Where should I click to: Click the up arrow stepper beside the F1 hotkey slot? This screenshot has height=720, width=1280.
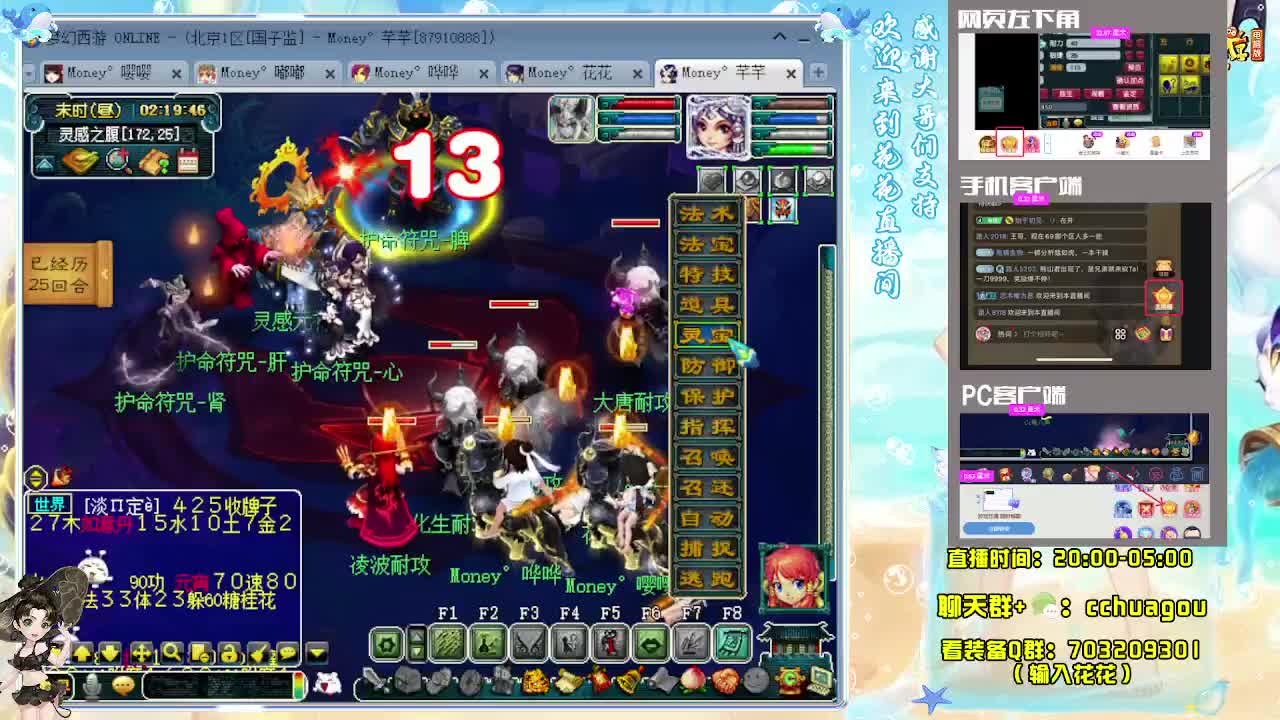tap(416, 636)
